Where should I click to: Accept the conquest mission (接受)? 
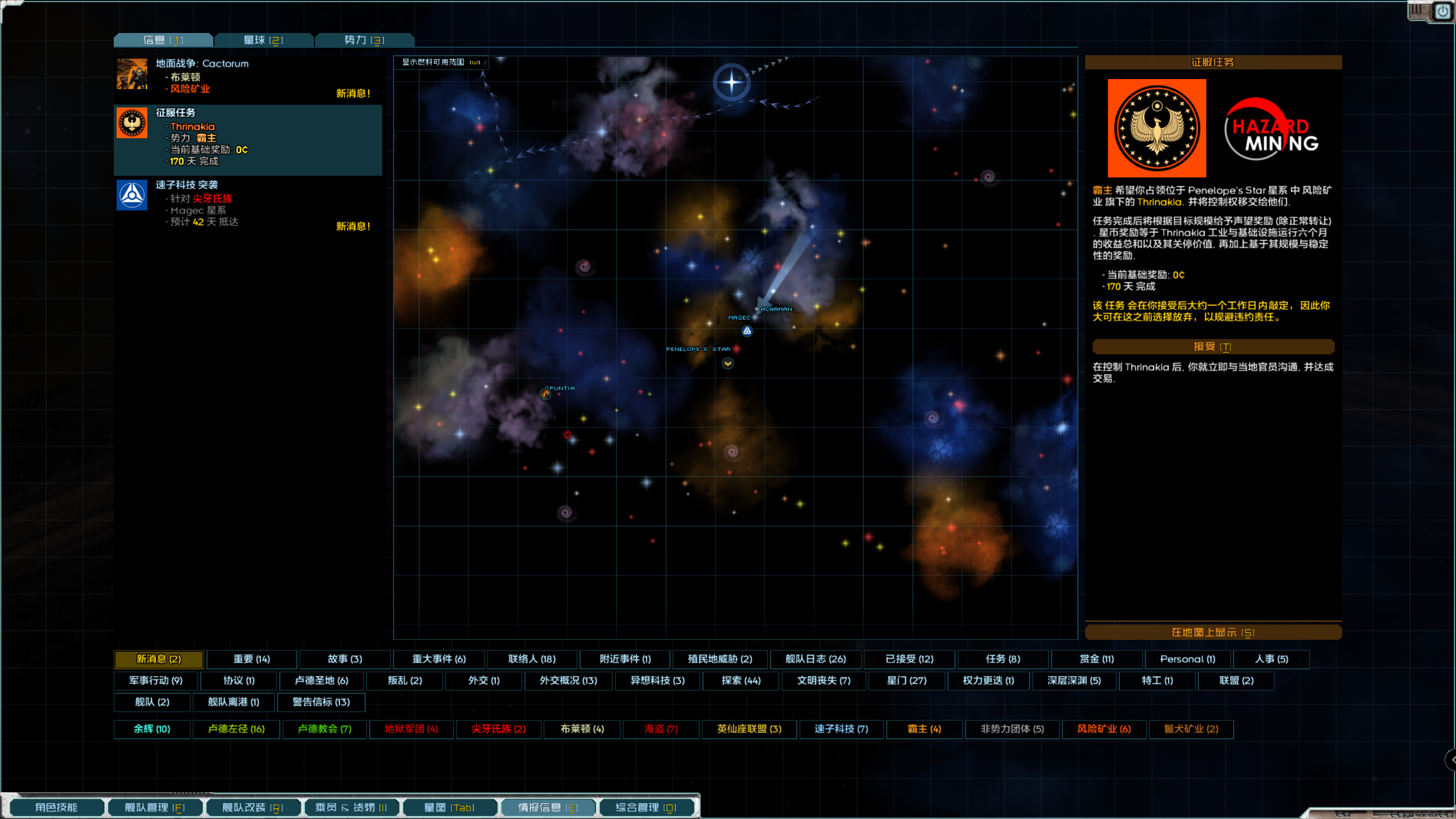pos(1213,346)
